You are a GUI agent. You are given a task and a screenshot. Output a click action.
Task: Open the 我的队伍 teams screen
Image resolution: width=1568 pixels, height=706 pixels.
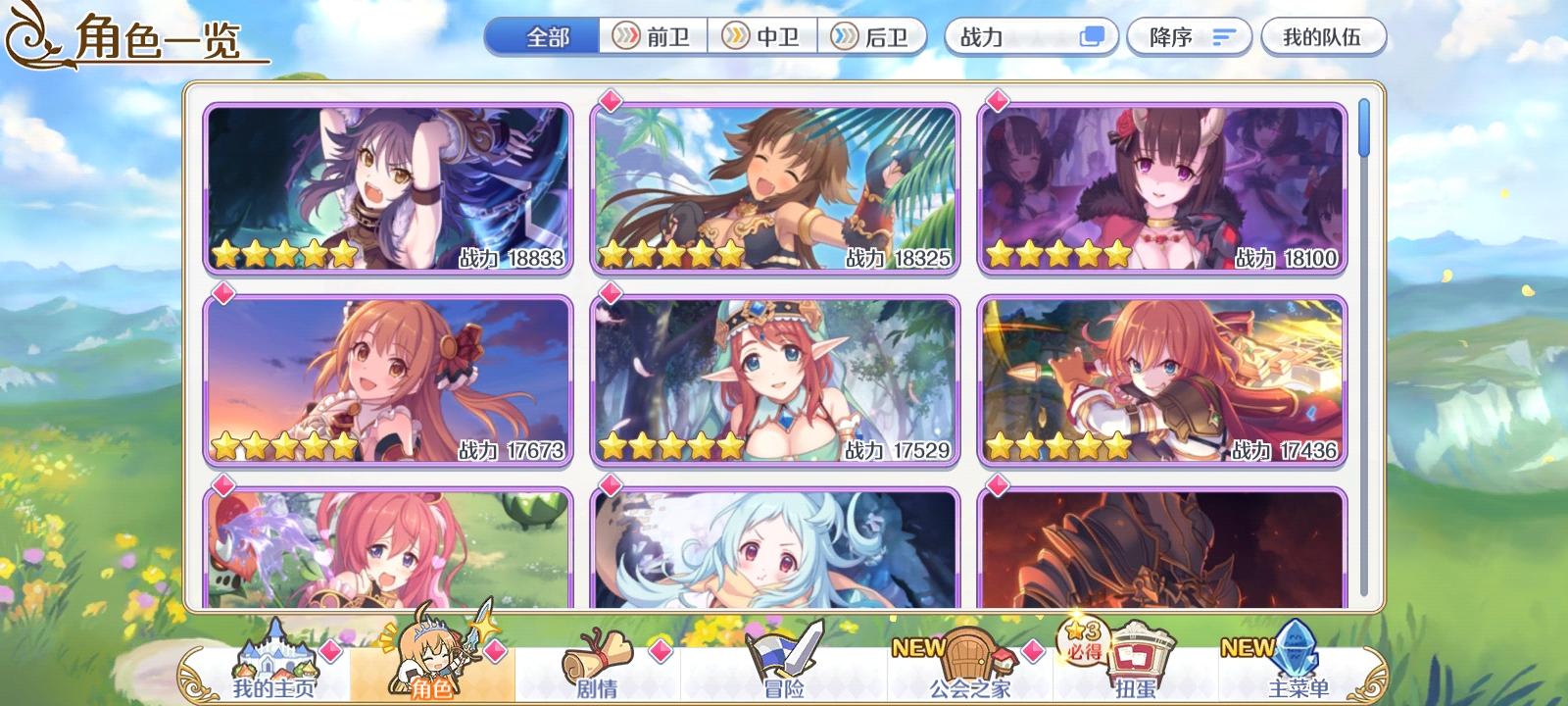1325,35
